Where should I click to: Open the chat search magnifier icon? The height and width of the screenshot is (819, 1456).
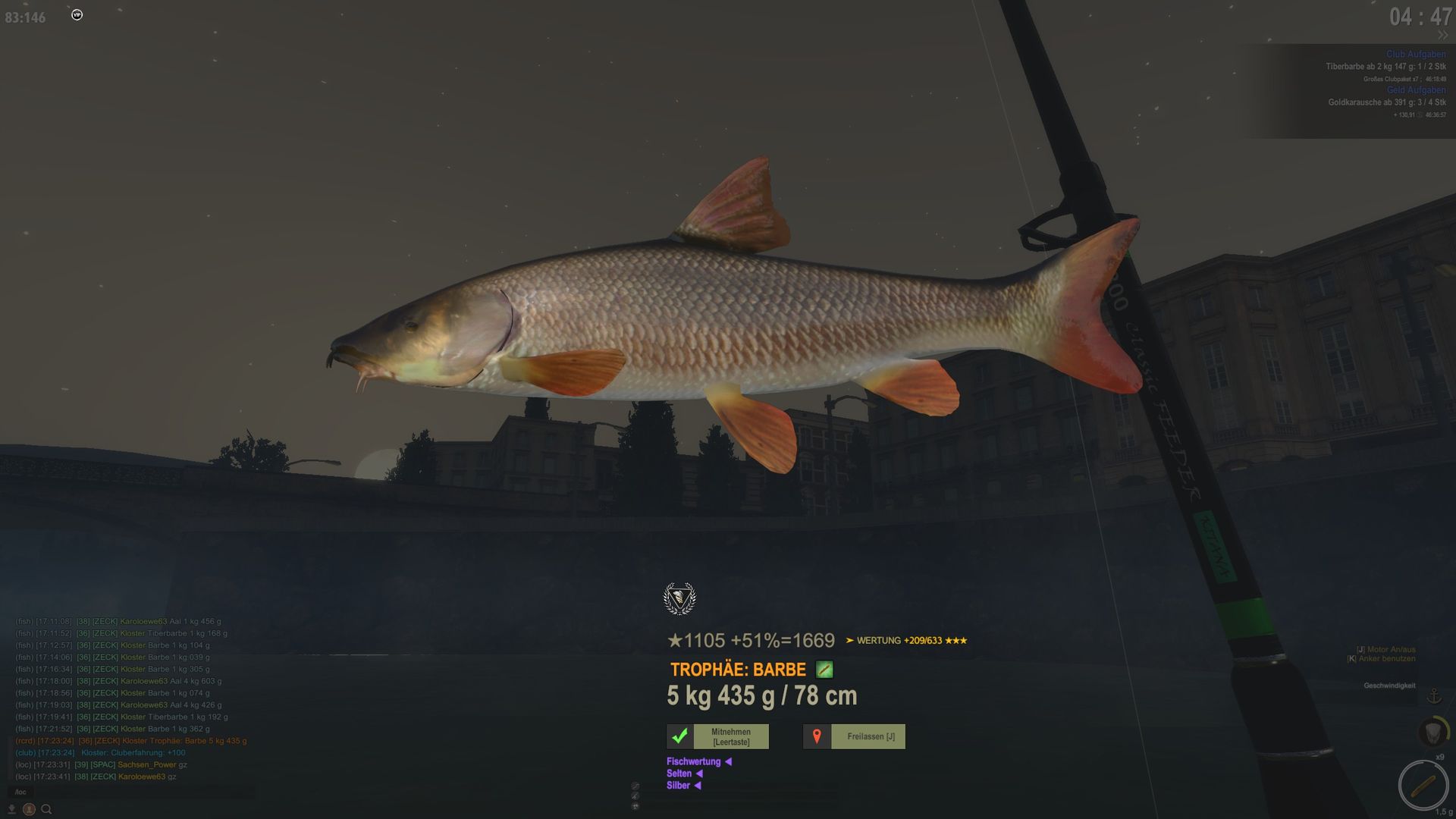coord(46,809)
